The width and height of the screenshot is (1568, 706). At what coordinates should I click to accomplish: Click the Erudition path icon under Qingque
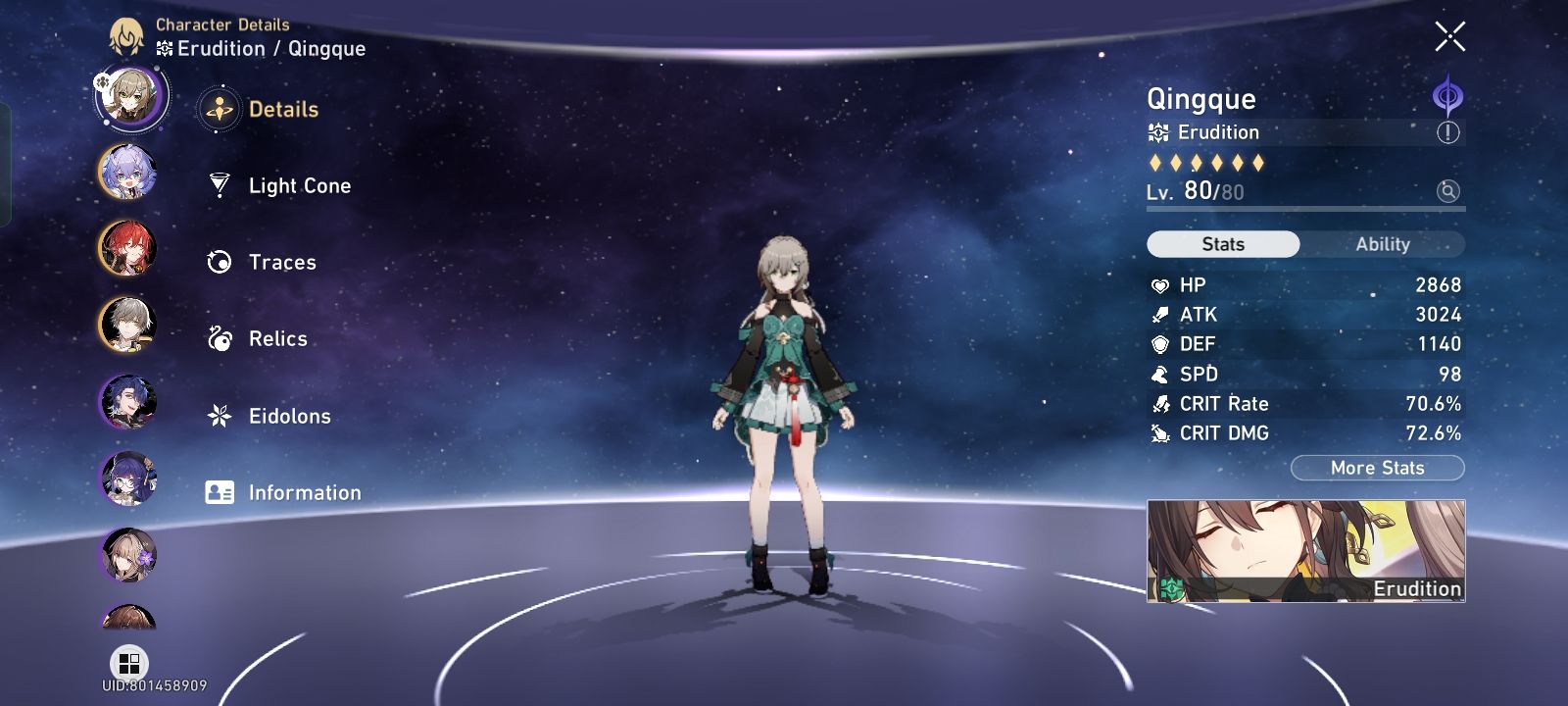click(1157, 132)
